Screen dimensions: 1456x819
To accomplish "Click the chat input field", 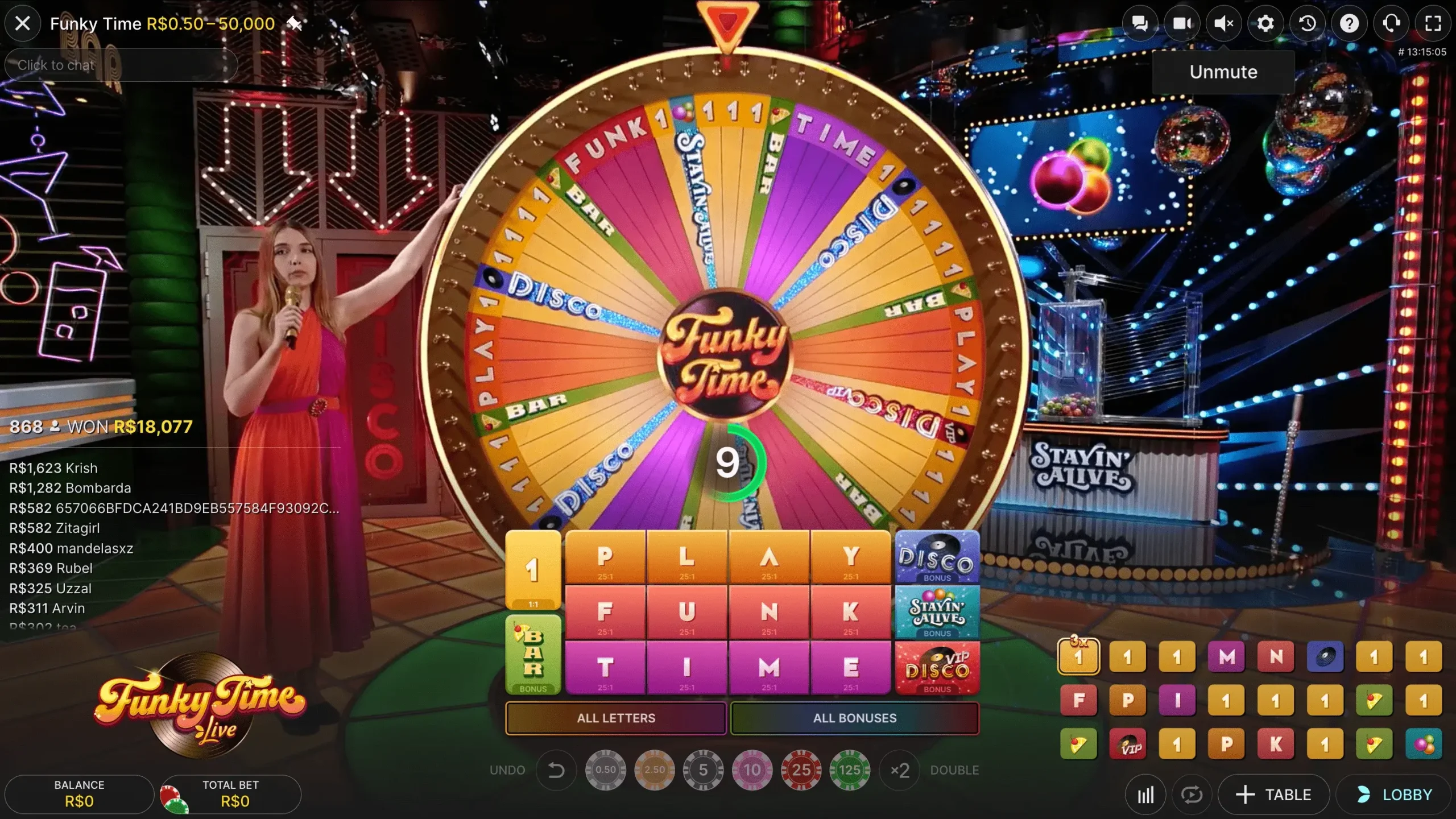I will [121, 65].
